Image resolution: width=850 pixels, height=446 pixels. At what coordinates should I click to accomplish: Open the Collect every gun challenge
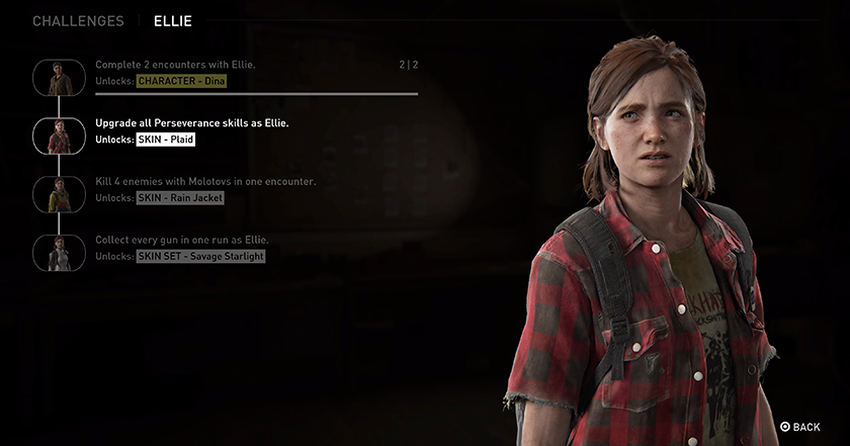point(181,240)
